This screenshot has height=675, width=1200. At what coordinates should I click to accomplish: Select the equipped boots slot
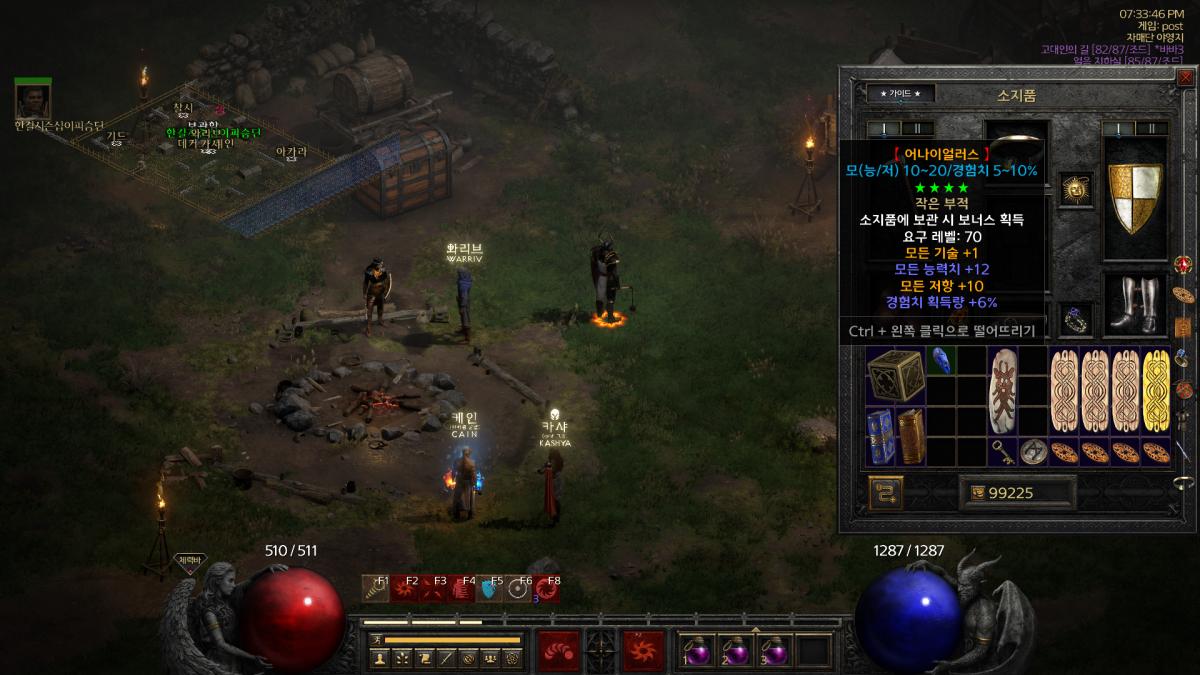coord(1135,305)
